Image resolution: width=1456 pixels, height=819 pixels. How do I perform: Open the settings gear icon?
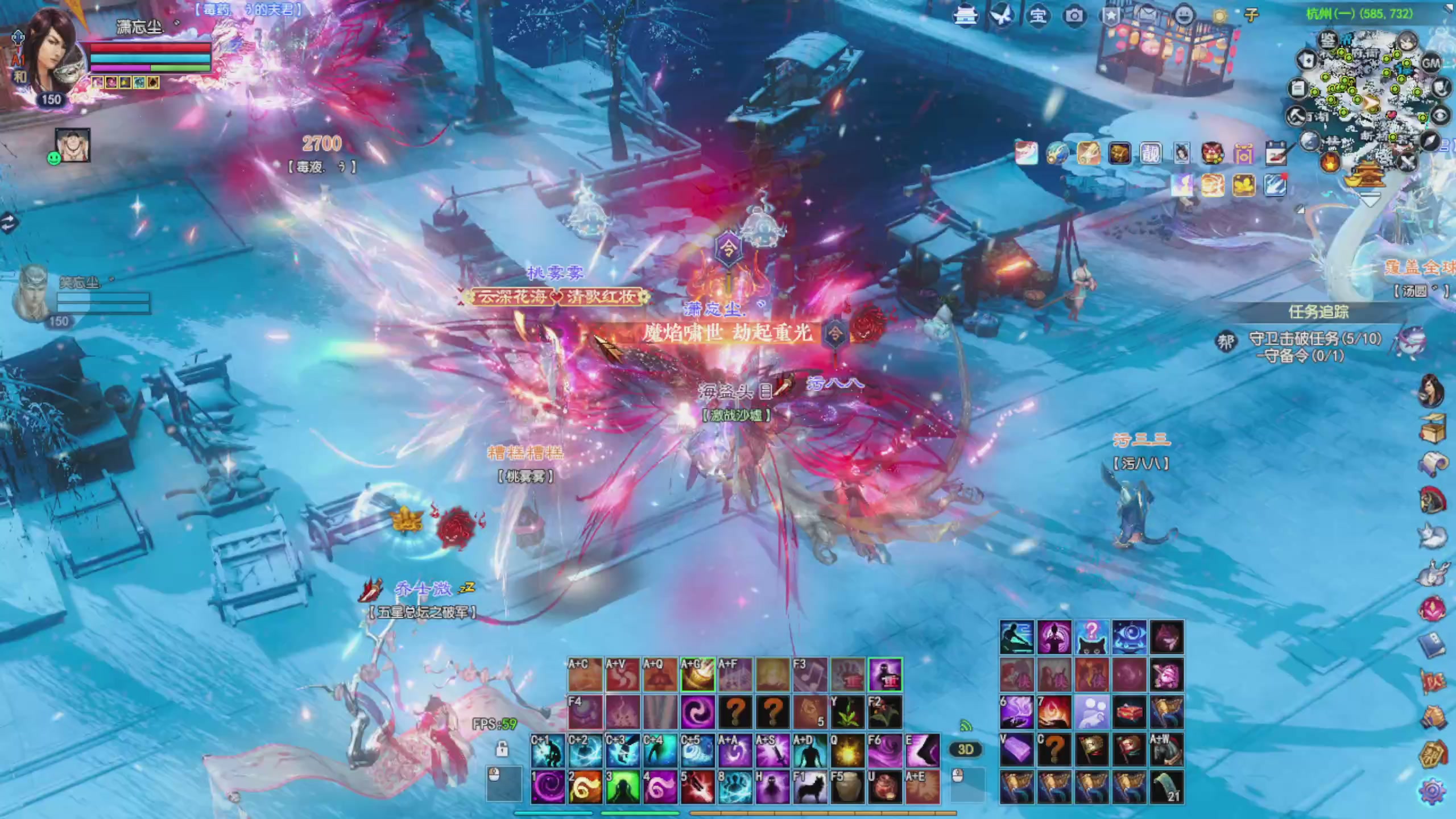tap(1432, 791)
